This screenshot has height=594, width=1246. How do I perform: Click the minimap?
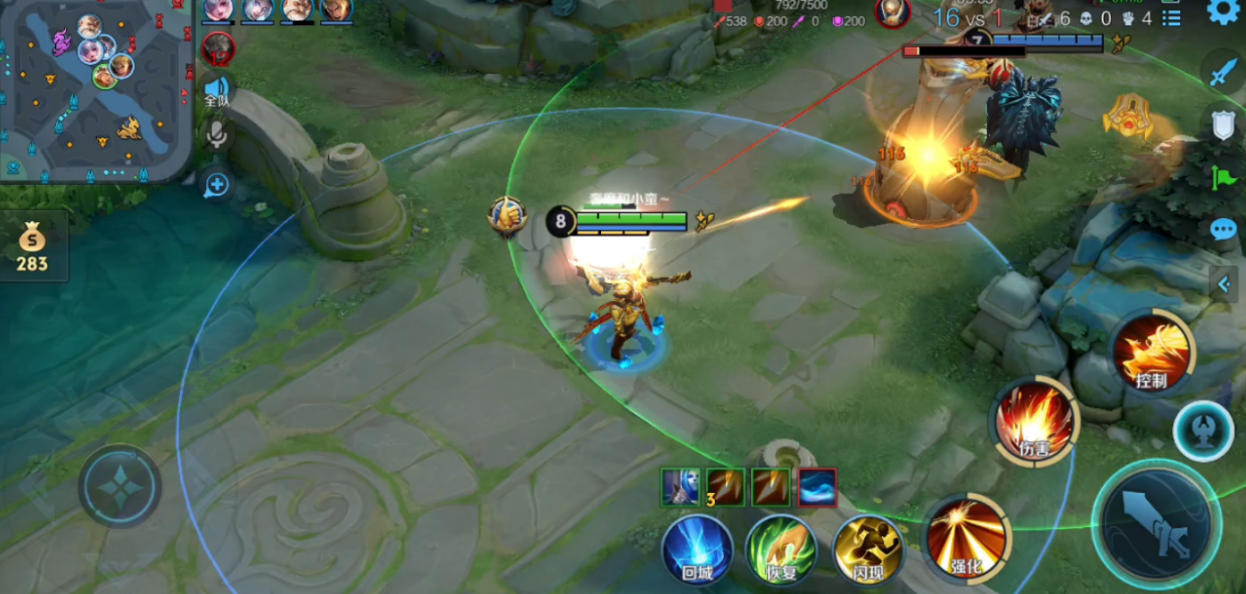pyautogui.click(x=96, y=92)
